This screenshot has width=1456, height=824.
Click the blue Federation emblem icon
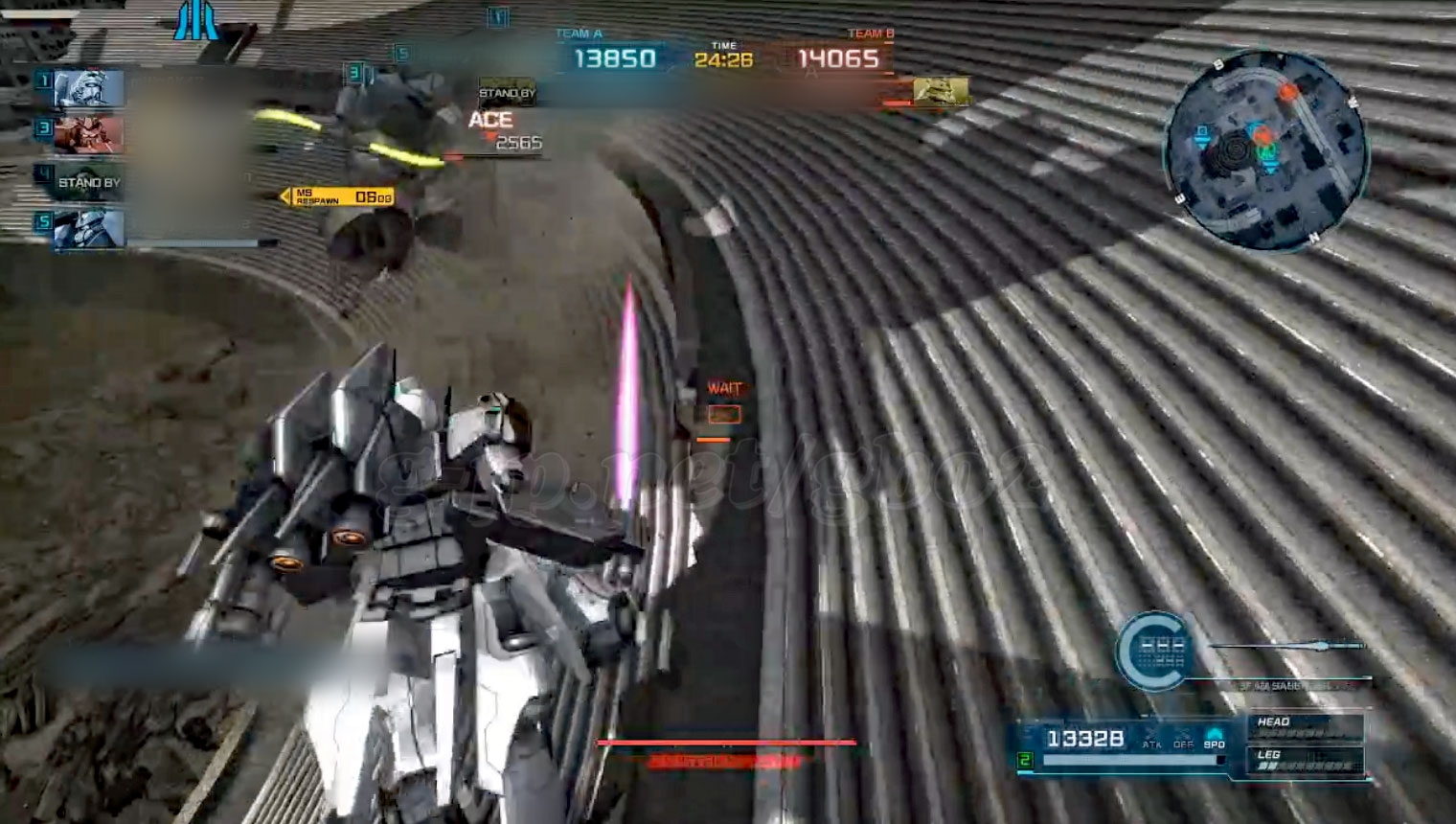pos(196,21)
